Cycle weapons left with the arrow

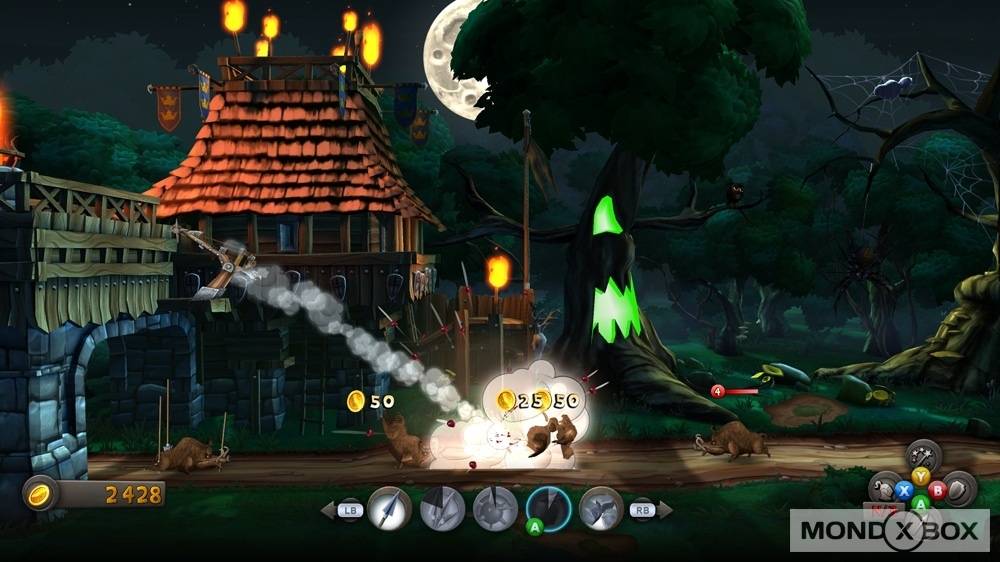[x=328, y=510]
